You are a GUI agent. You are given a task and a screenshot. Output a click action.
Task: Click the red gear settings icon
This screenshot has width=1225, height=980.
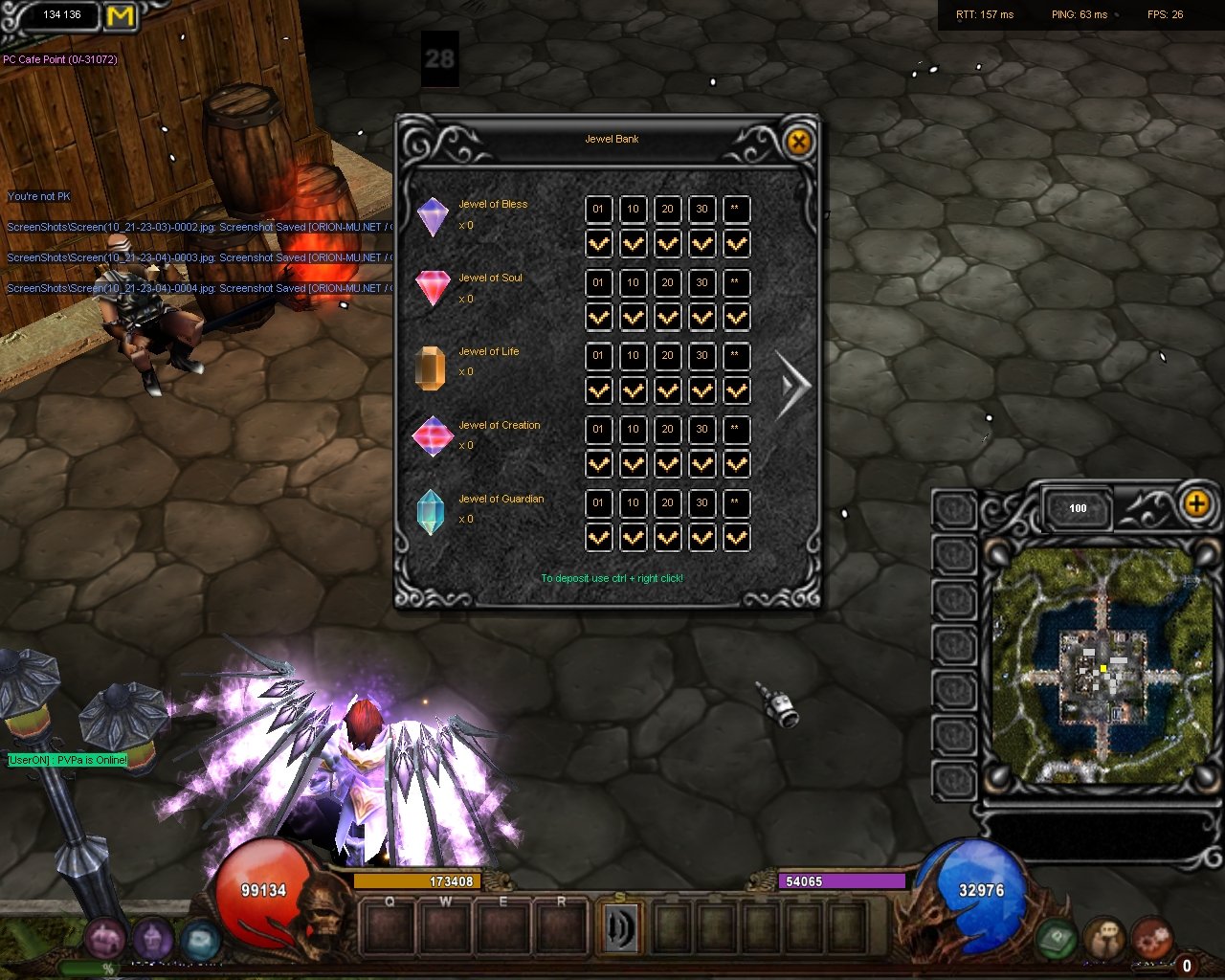[1152, 938]
